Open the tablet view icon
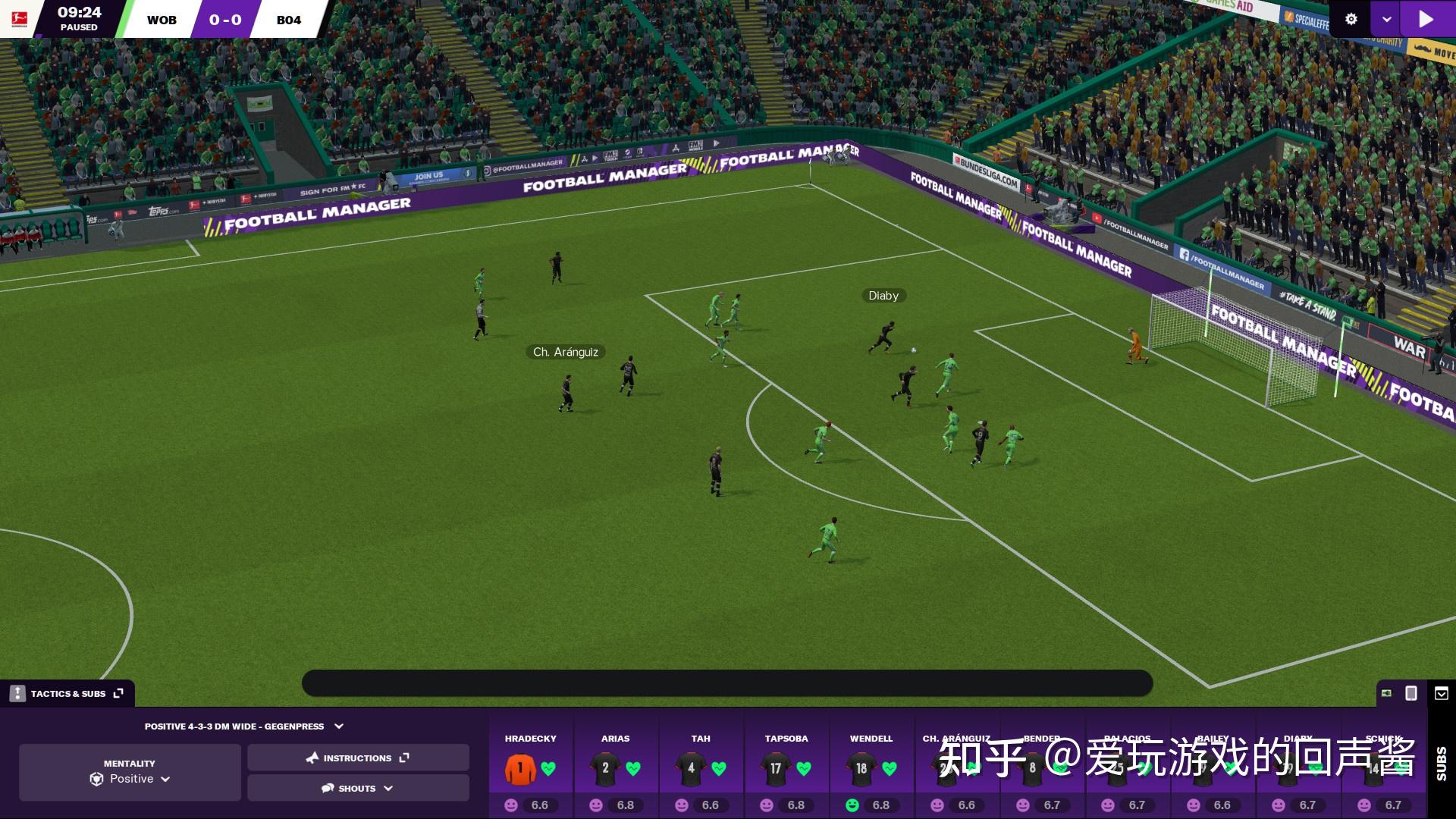The width and height of the screenshot is (1456, 819). click(1411, 693)
